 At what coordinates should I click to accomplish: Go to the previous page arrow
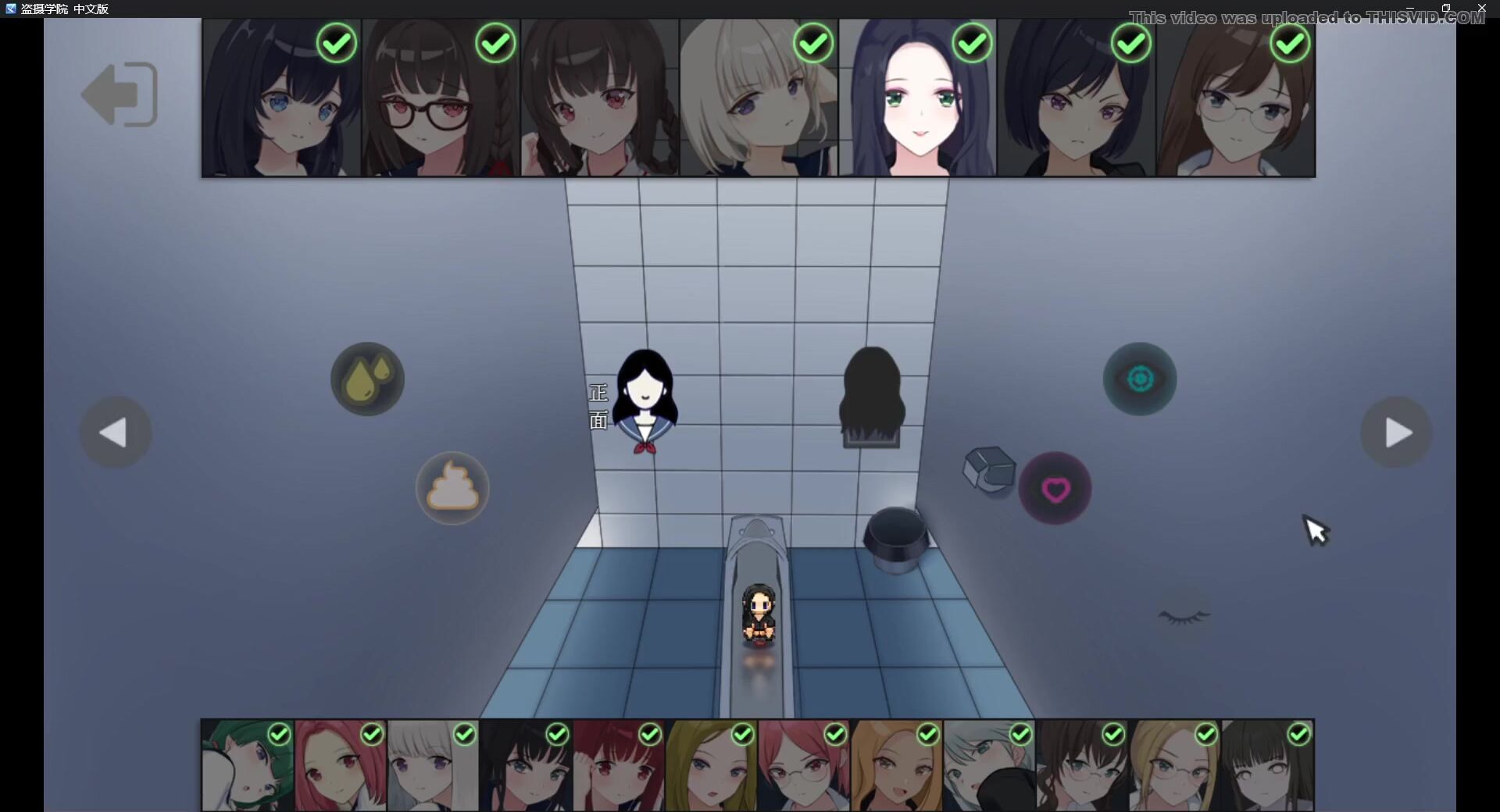coord(115,433)
